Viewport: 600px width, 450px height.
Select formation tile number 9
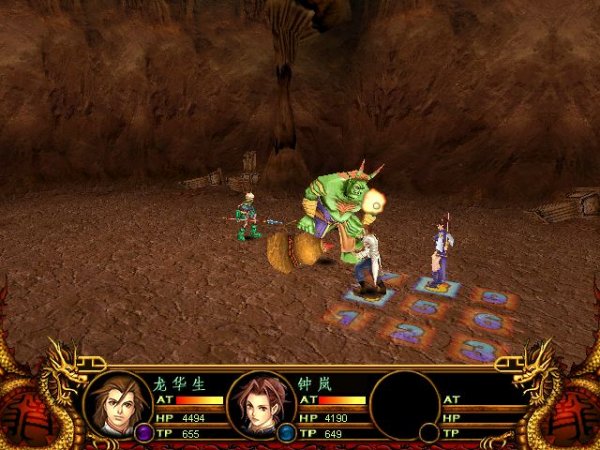[x=494, y=297]
